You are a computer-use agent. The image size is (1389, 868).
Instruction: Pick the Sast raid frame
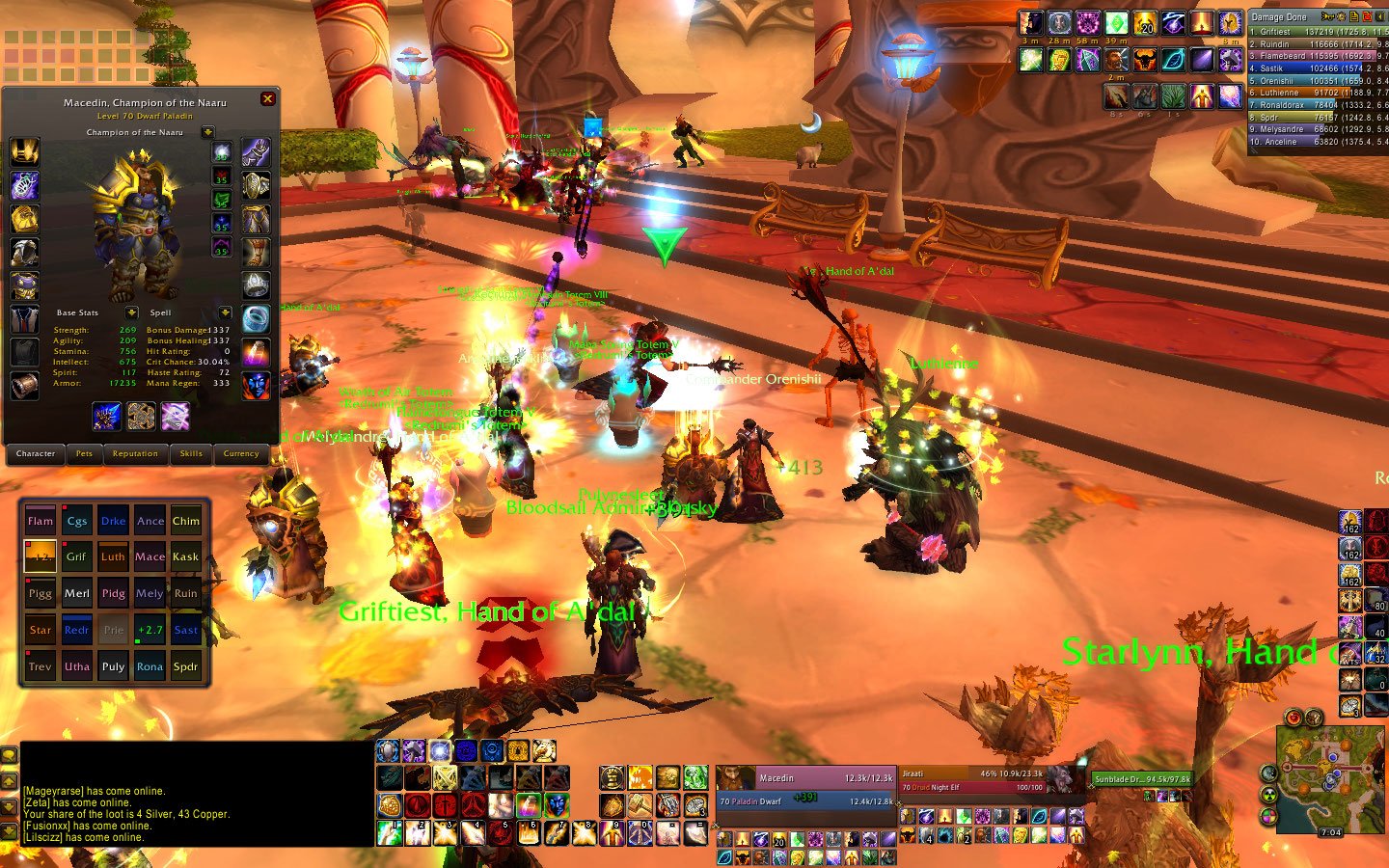[x=186, y=630]
